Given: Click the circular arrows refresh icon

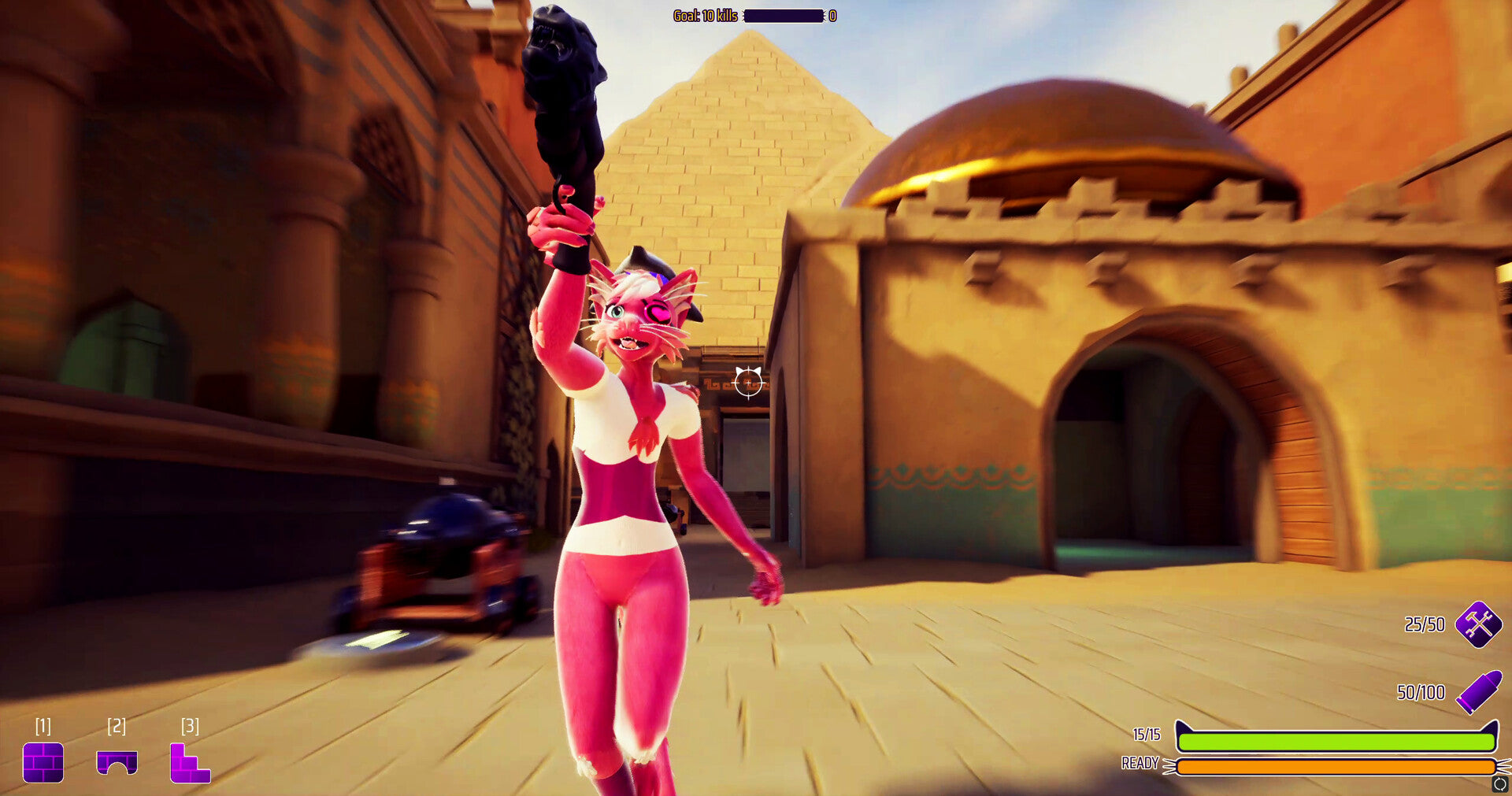Looking at the screenshot, I should [1499, 784].
